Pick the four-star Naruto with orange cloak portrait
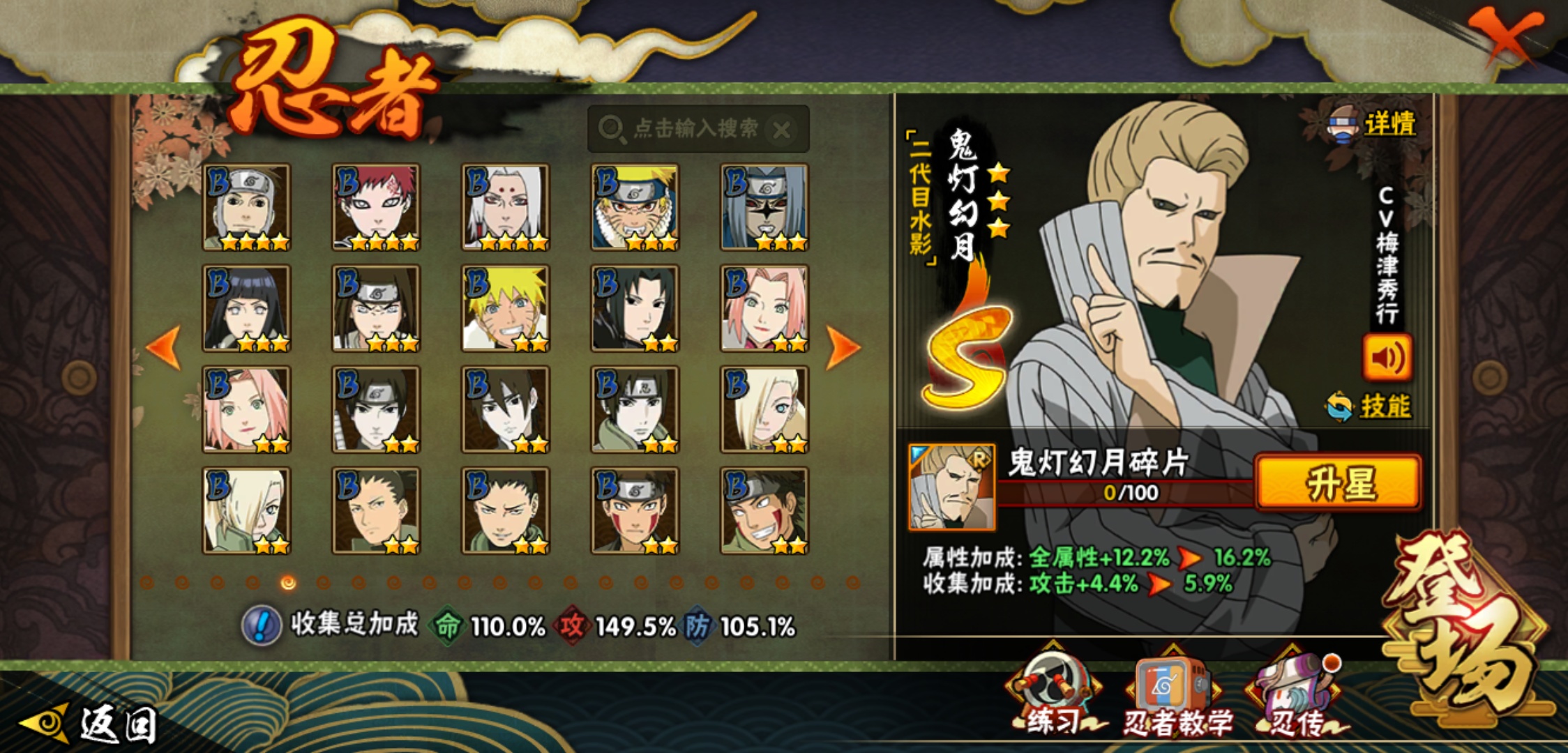Viewport: 1568px width, 753px height. coord(635,207)
